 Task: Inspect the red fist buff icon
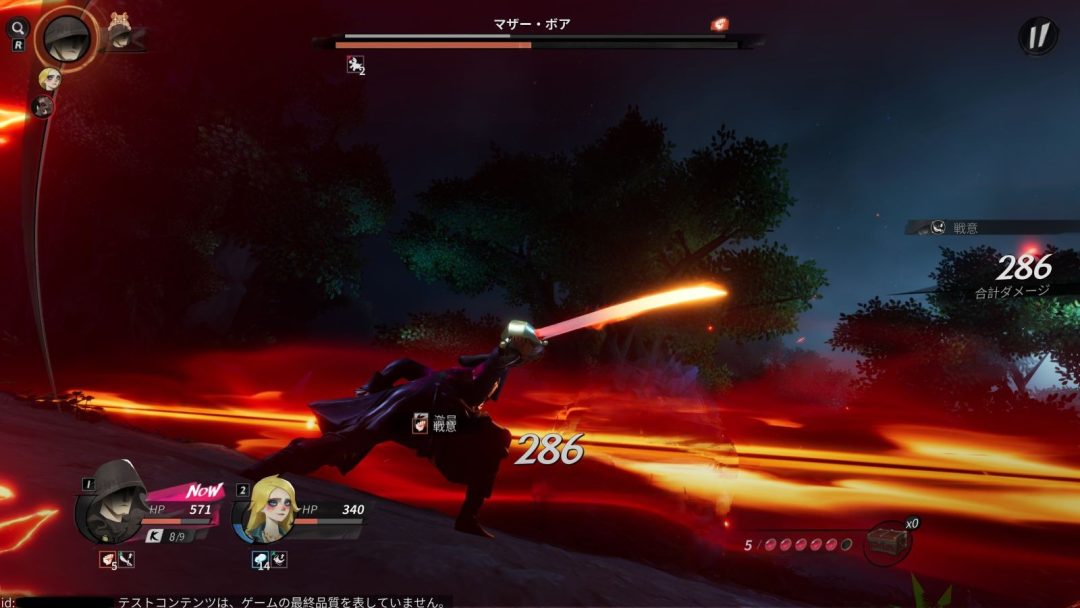(x=107, y=560)
